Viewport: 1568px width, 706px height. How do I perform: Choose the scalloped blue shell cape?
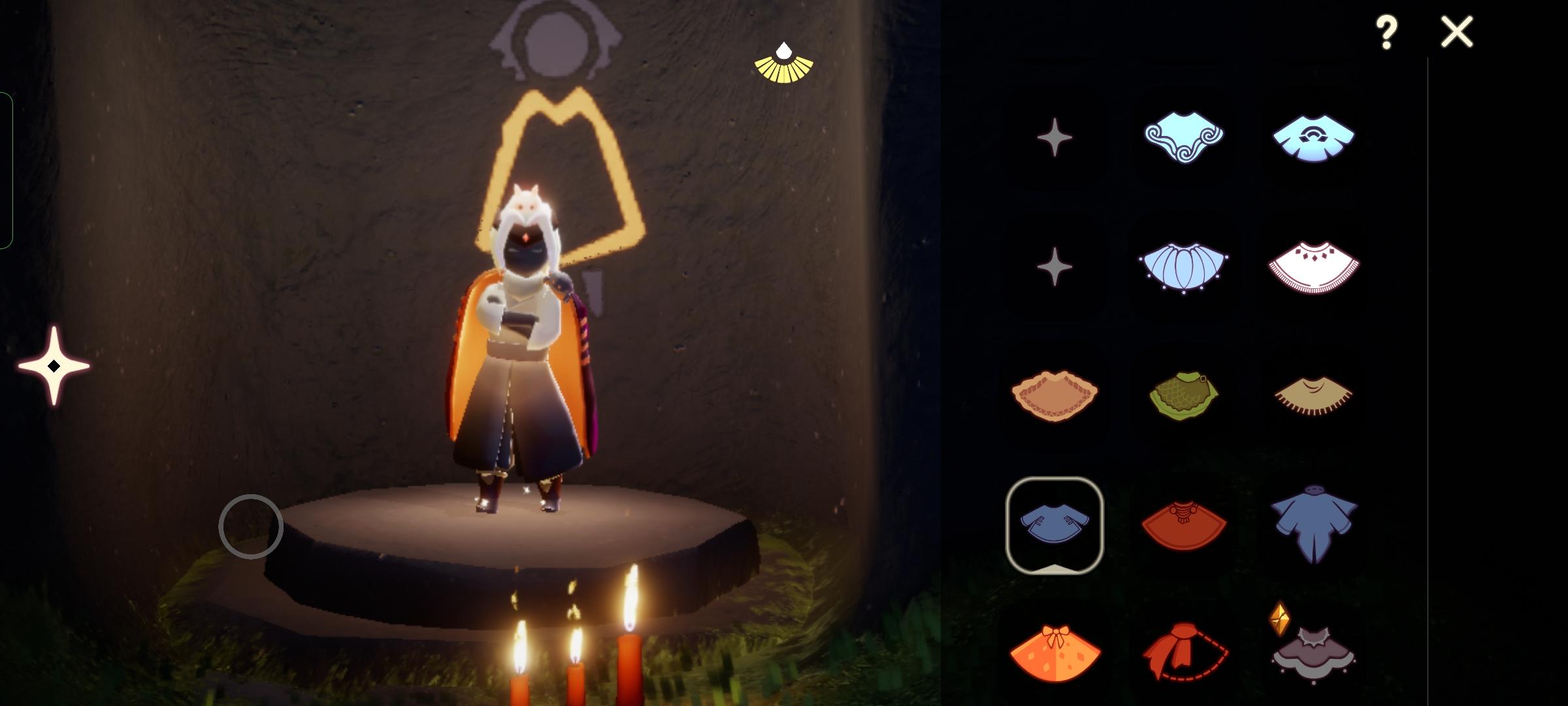1184,268
